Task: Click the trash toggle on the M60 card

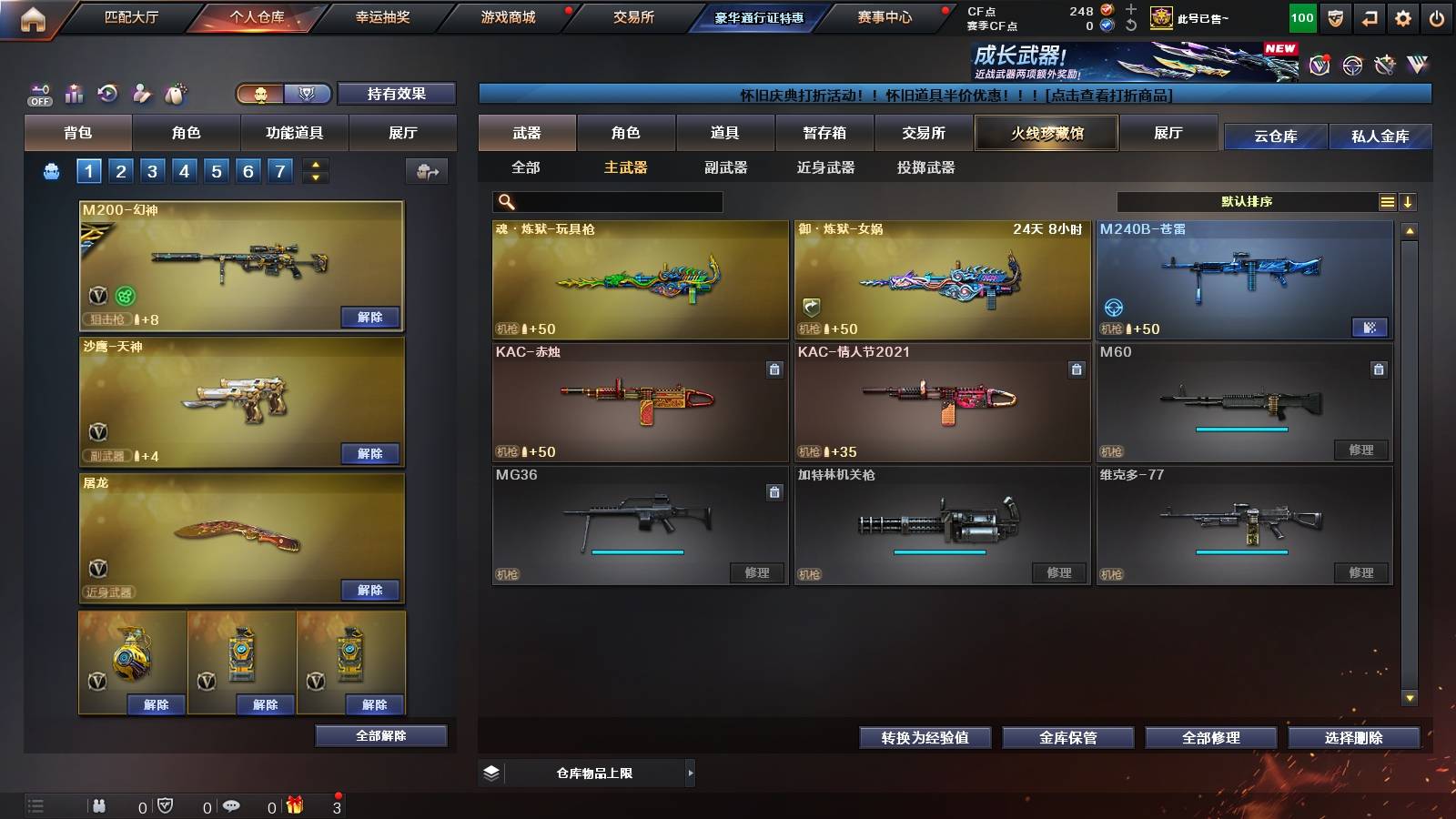Action: pos(1380,371)
